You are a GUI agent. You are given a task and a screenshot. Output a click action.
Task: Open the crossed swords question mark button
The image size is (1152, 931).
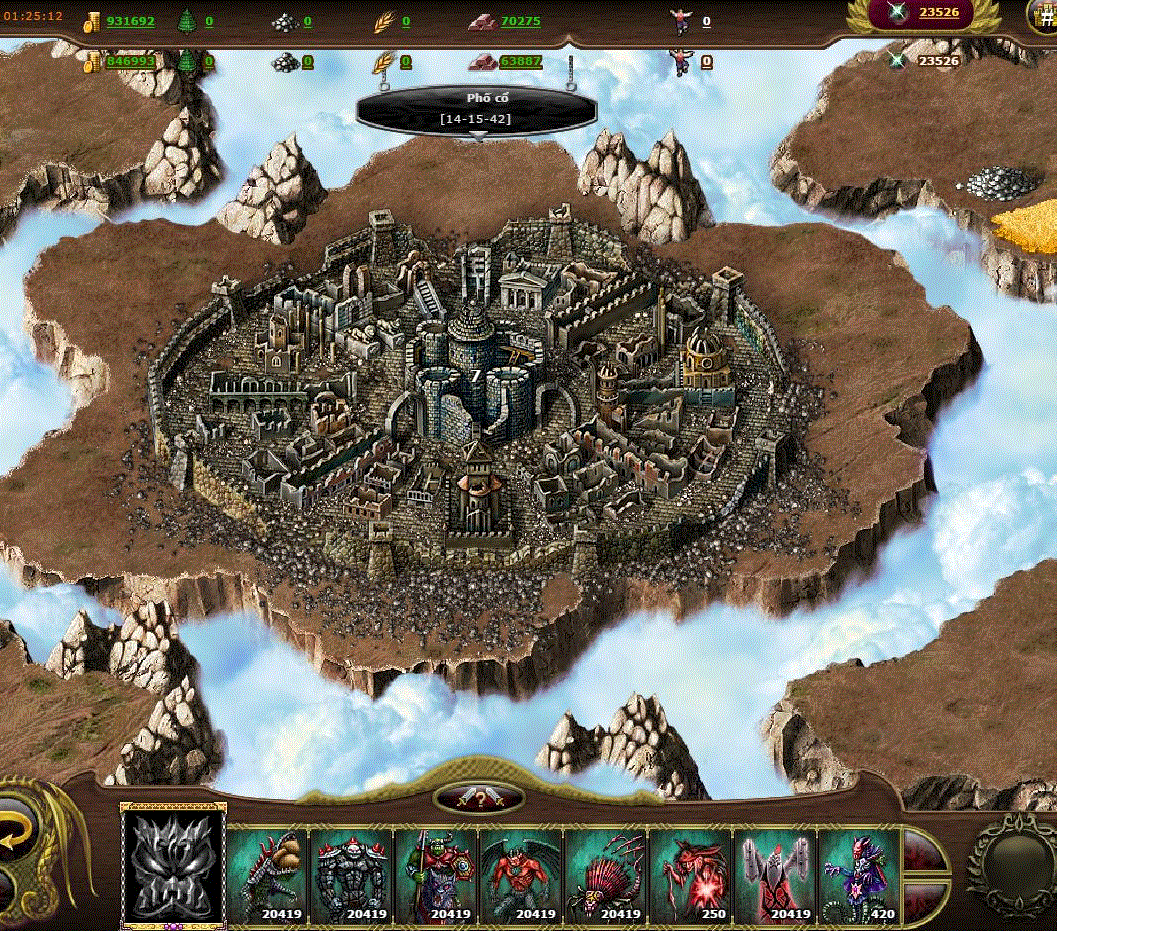479,798
